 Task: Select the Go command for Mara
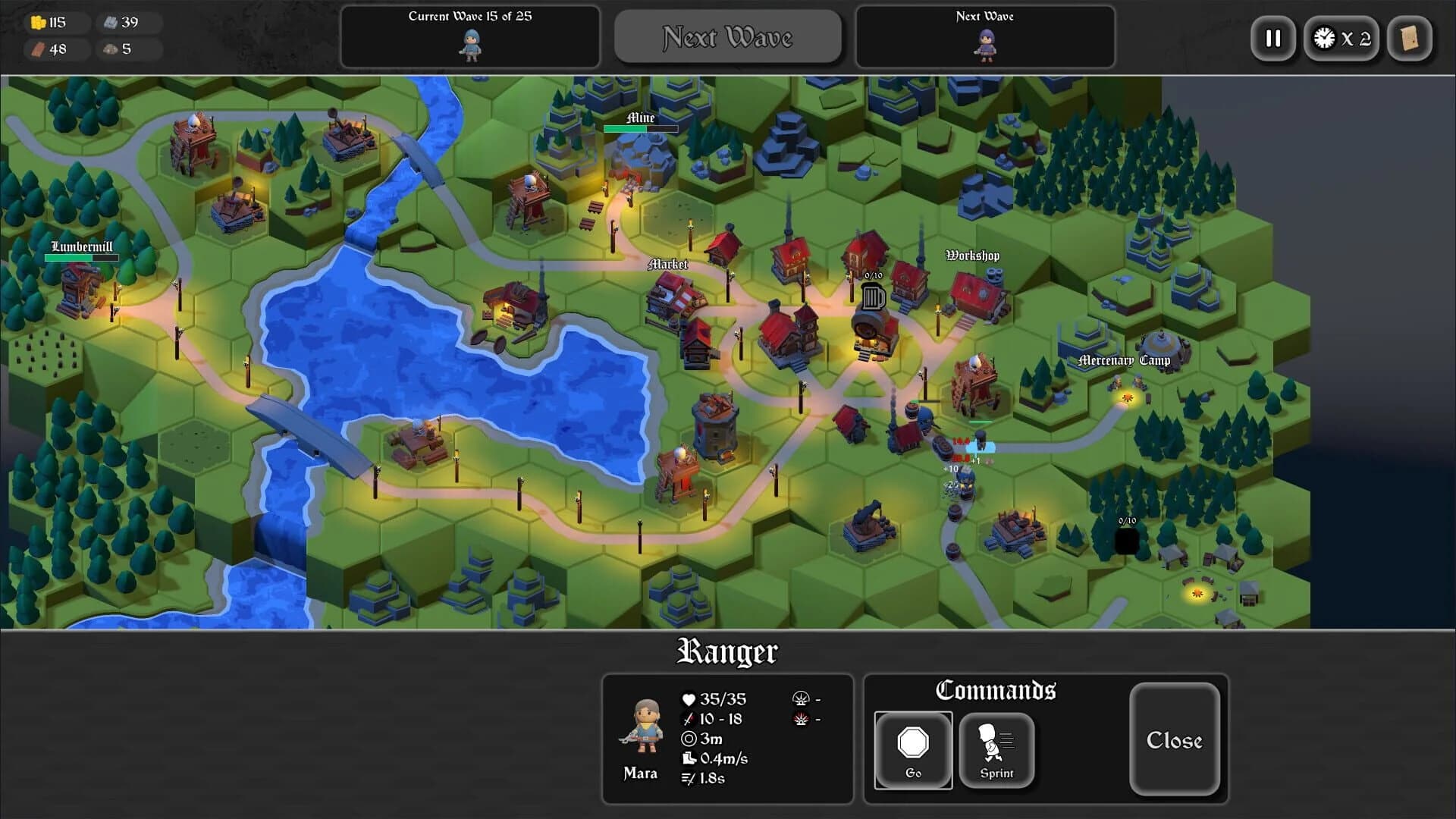(x=913, y=750)
